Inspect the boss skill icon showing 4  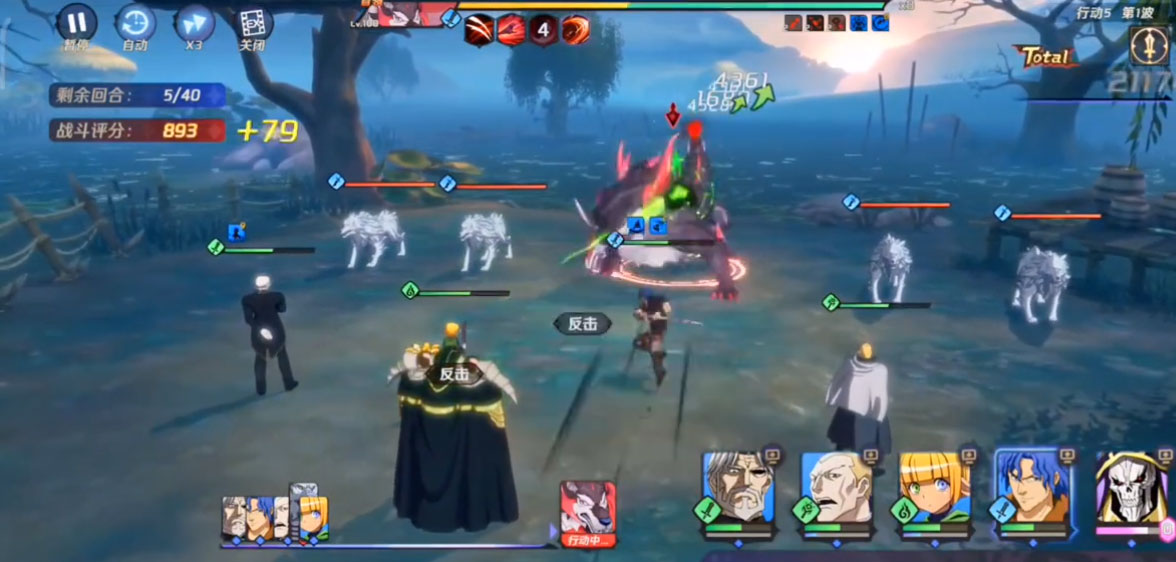click(x=543, y=29)
